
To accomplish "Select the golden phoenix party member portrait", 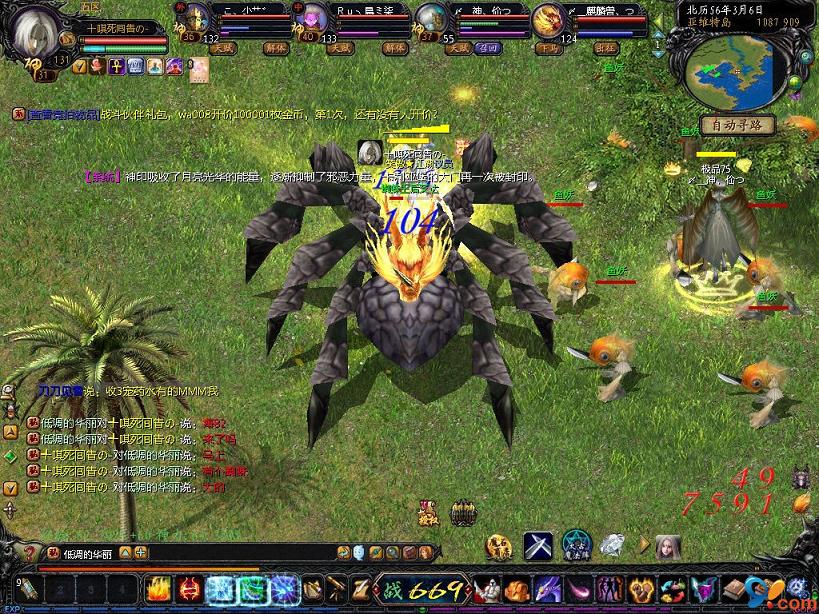I will pyautogui.click(x=548, y=20).
